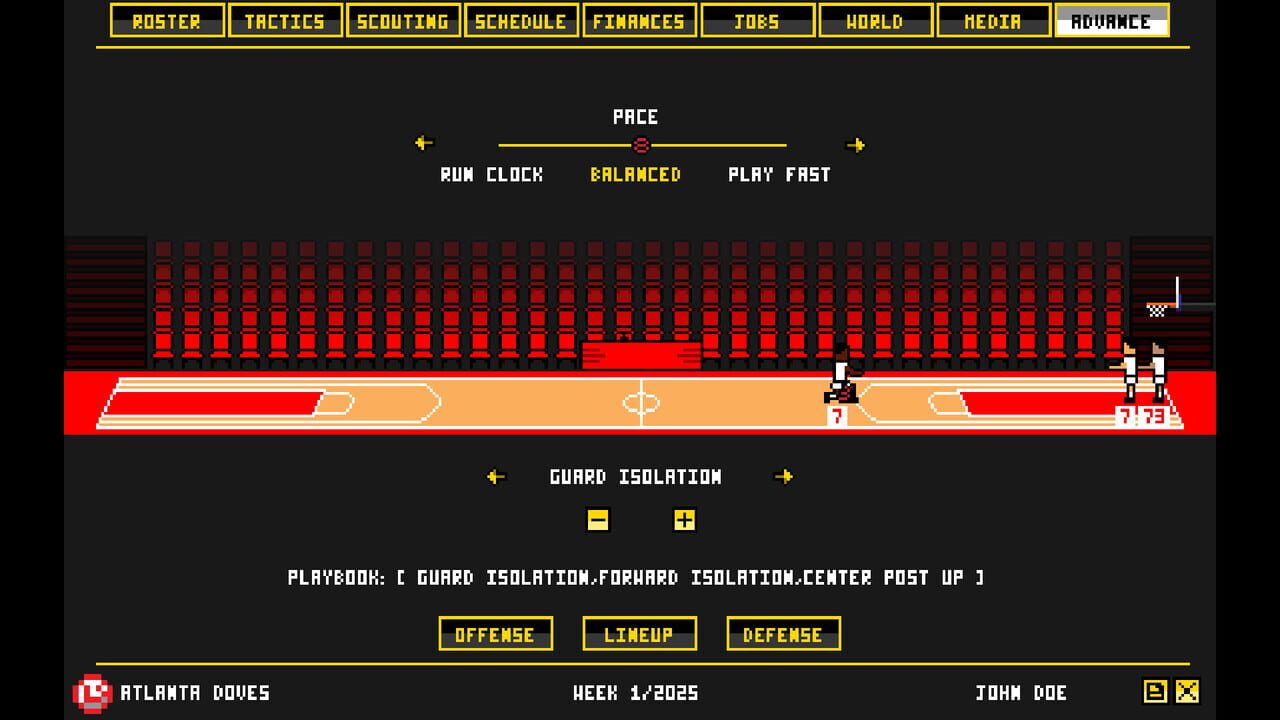Open the Media tab
Viewport: 1280px width, 720px height.
pyautogui.click(x=993, y=20)
